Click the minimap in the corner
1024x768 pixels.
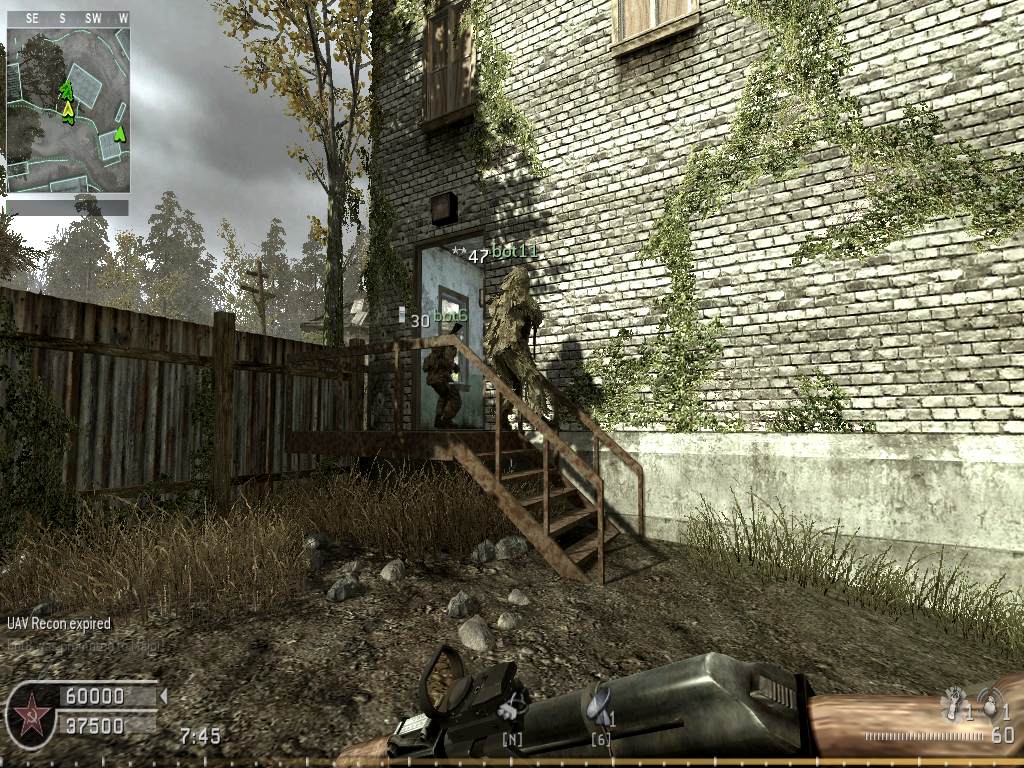coord(68,109)
